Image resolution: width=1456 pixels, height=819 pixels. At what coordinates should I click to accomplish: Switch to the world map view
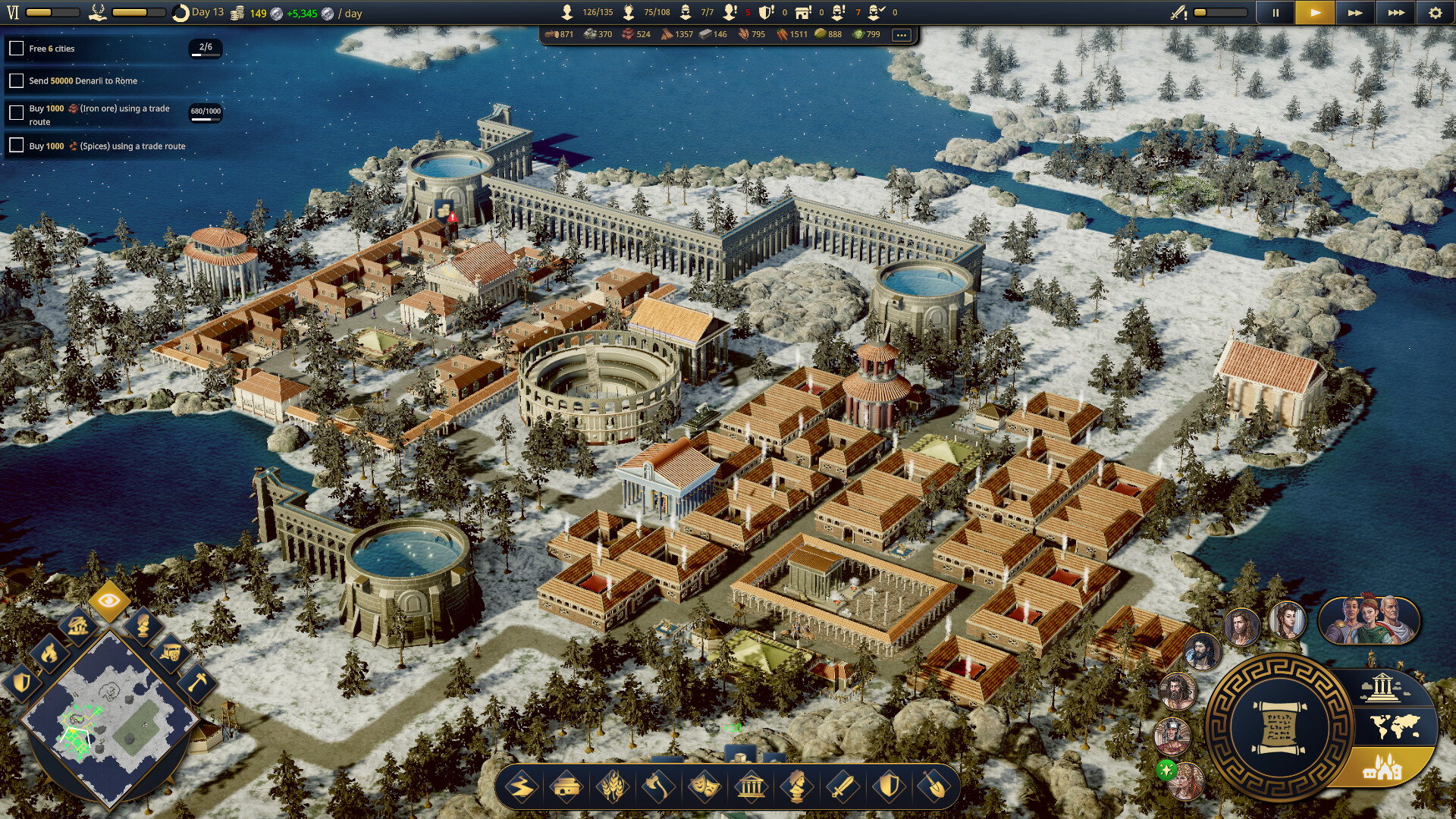pyautogui.click(x=1395, y=726)
